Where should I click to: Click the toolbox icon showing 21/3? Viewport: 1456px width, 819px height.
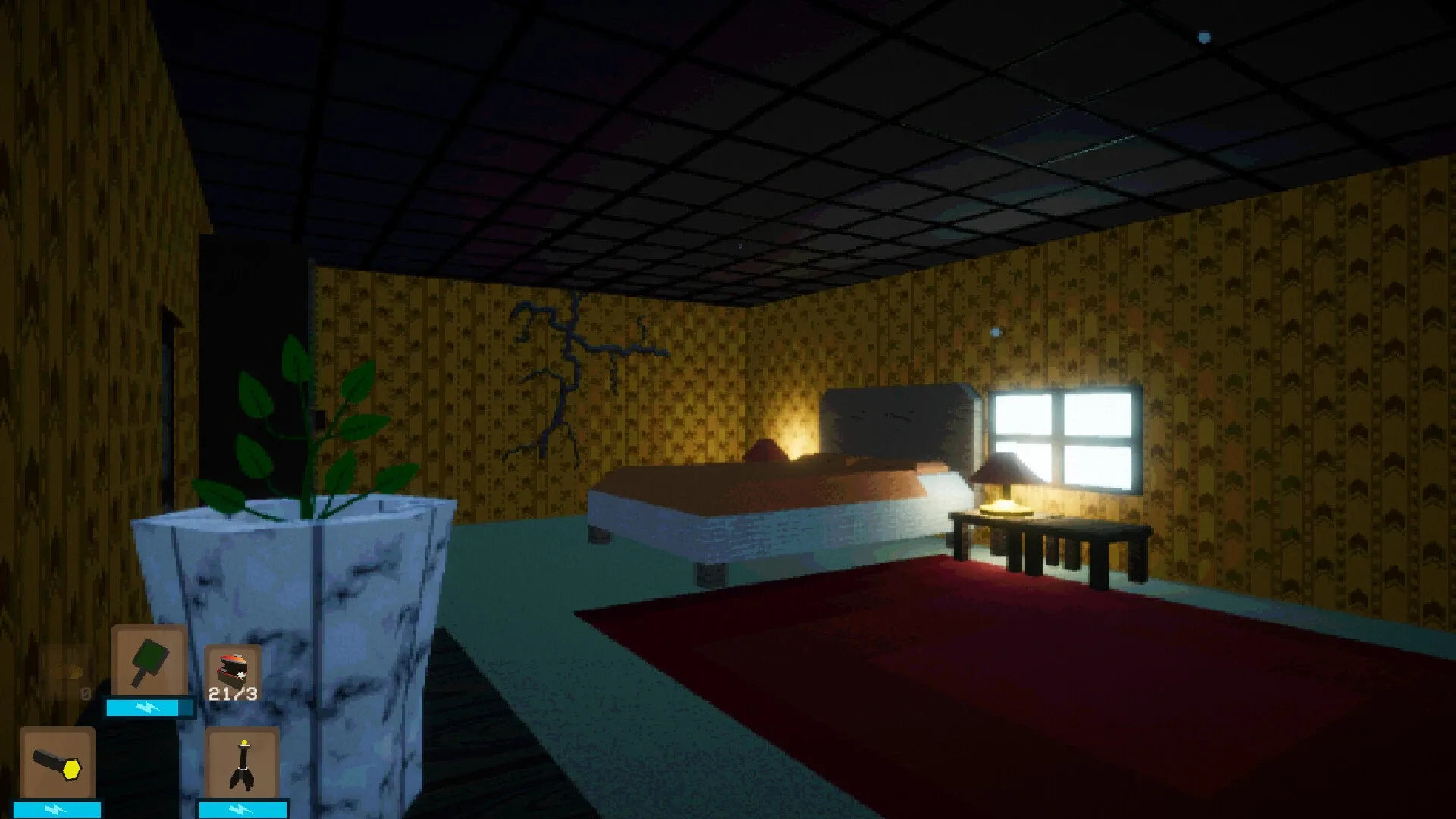coord(231,667)
